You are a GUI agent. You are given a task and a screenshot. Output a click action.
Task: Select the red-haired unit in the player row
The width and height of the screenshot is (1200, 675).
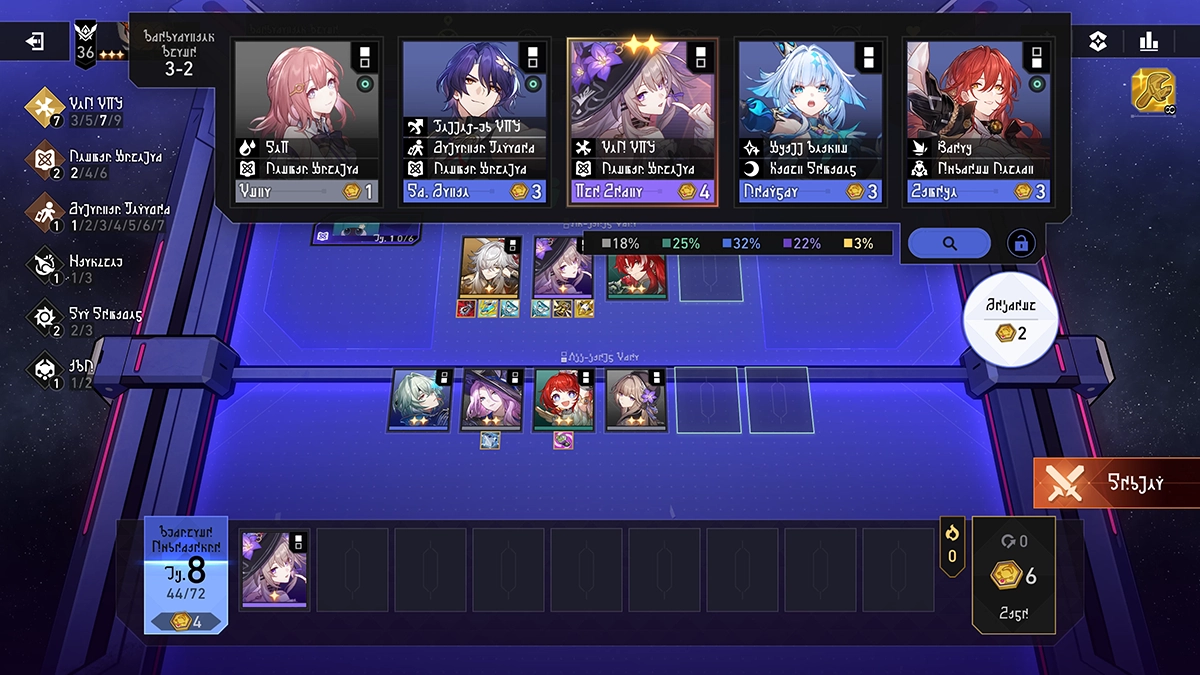pos(564,400)
